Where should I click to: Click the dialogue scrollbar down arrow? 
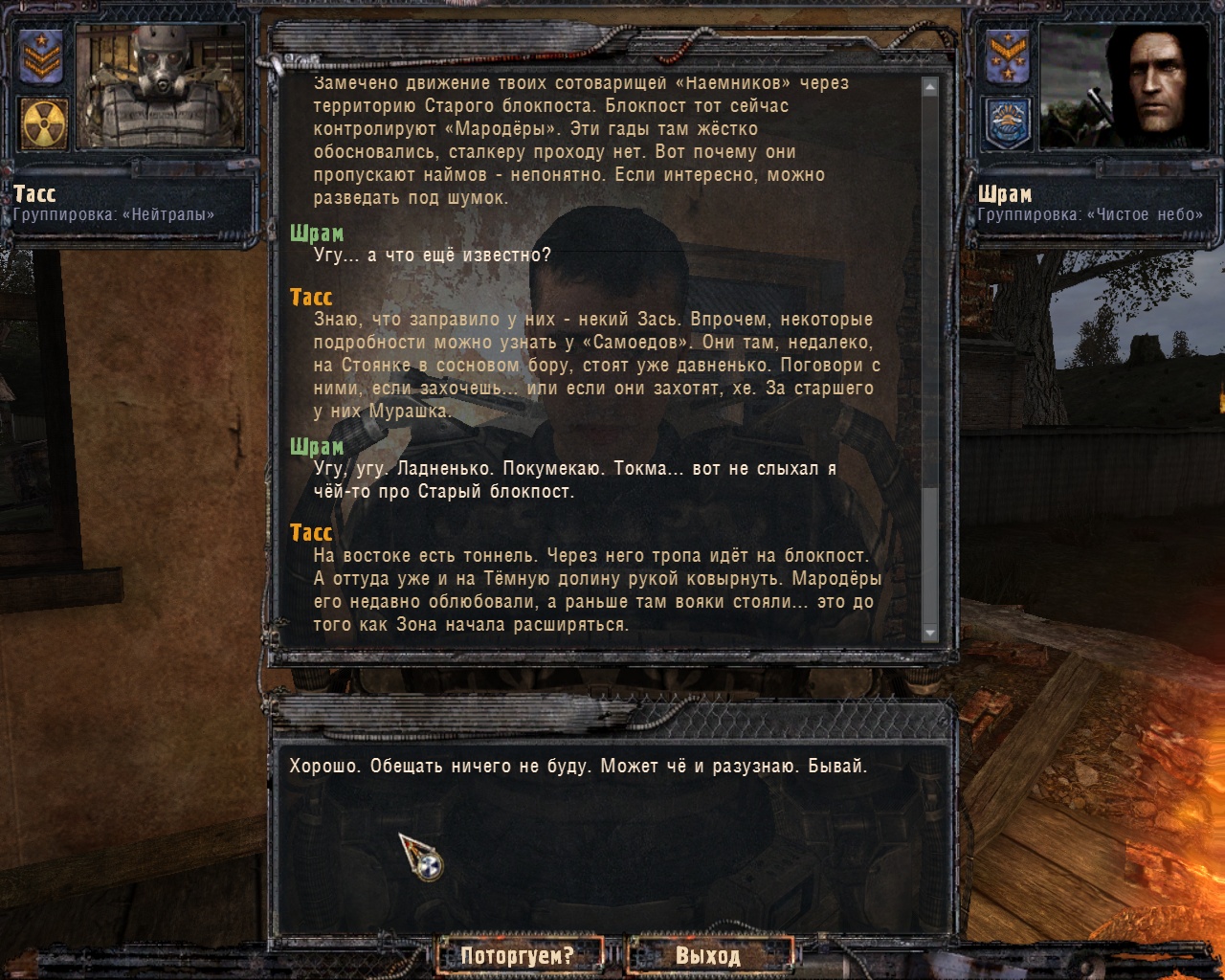coord(929,634)
